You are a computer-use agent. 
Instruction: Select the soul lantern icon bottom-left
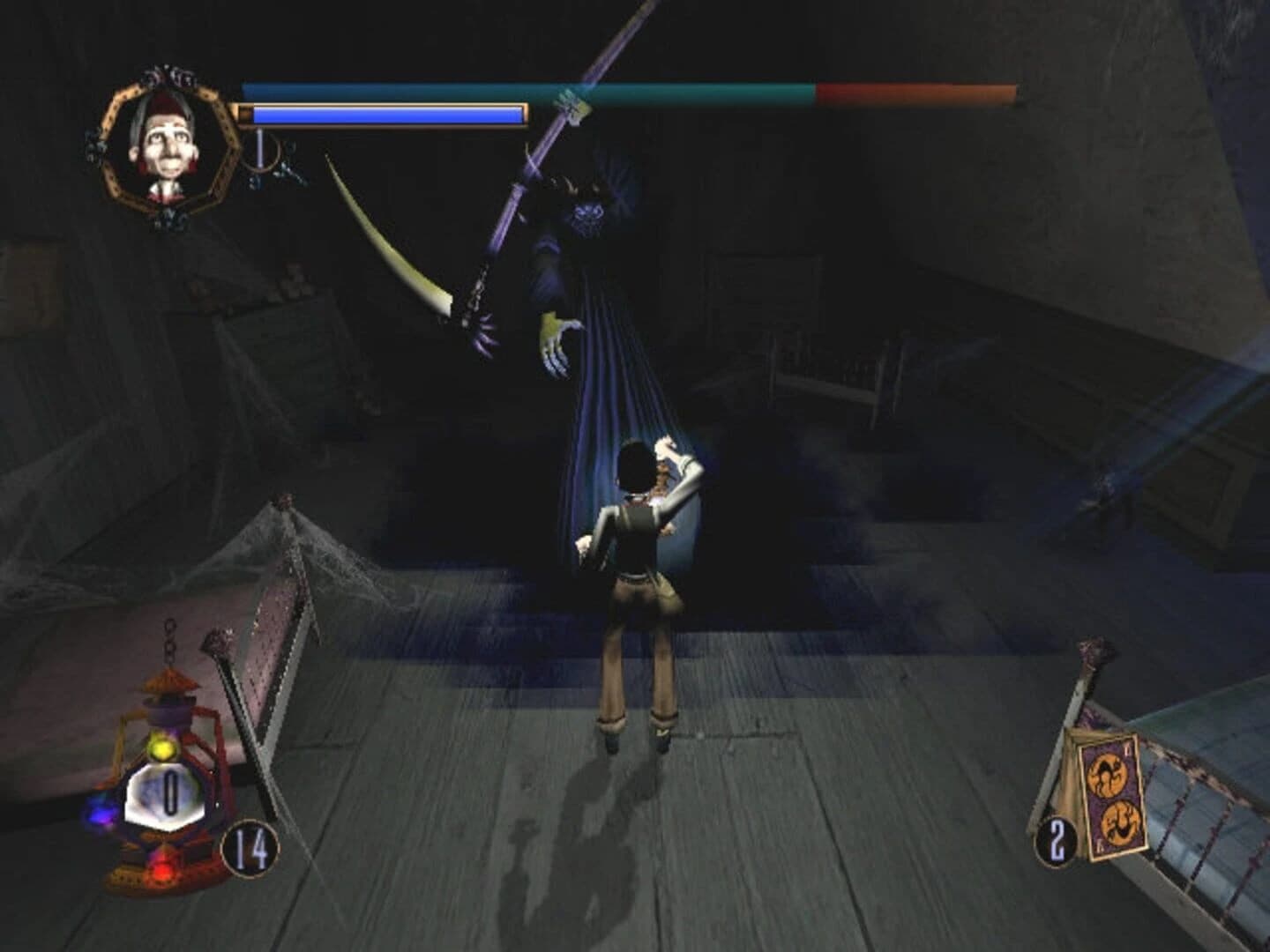click(163, 793)
